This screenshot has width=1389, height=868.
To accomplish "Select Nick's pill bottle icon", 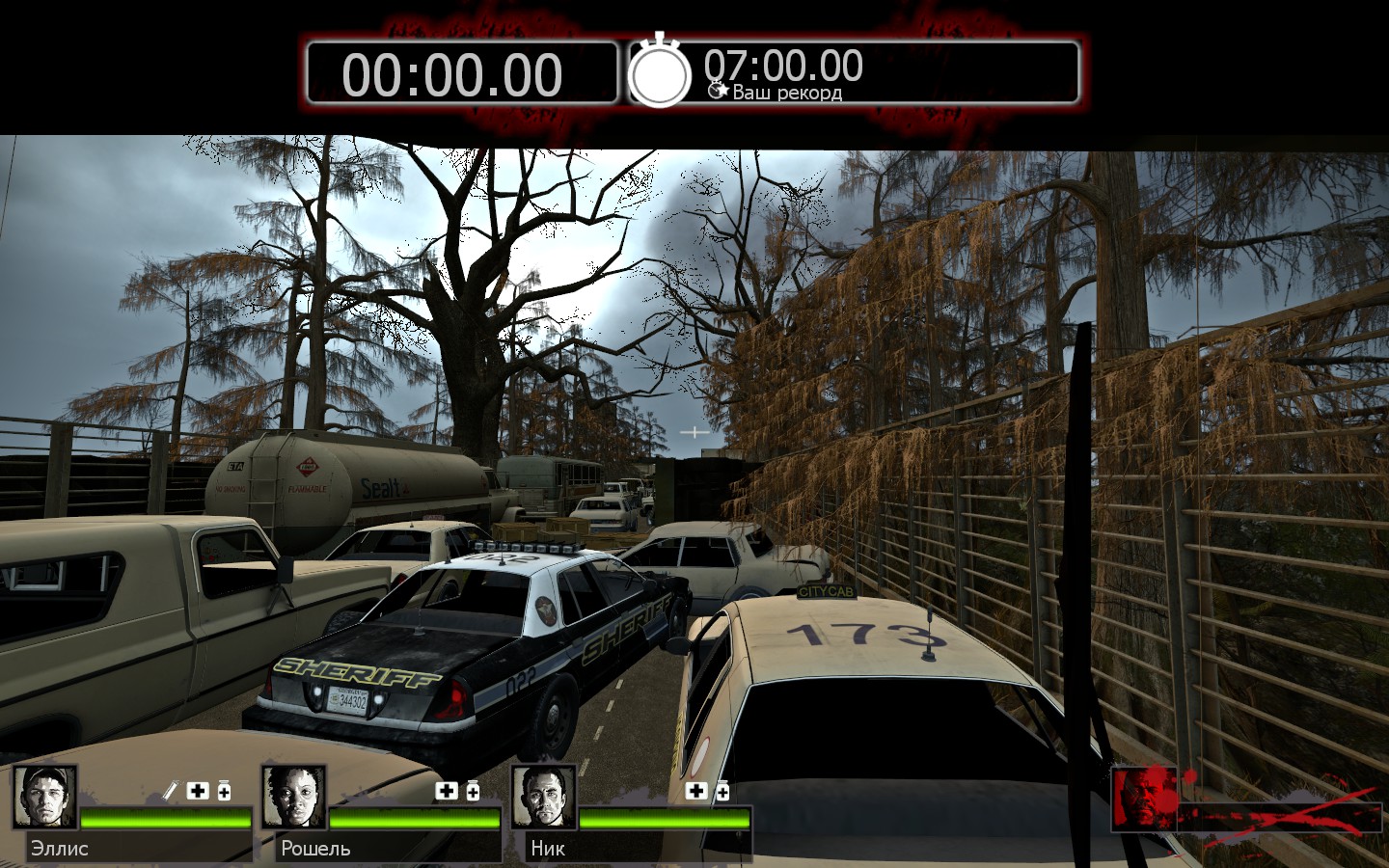I will click(722, 791).
